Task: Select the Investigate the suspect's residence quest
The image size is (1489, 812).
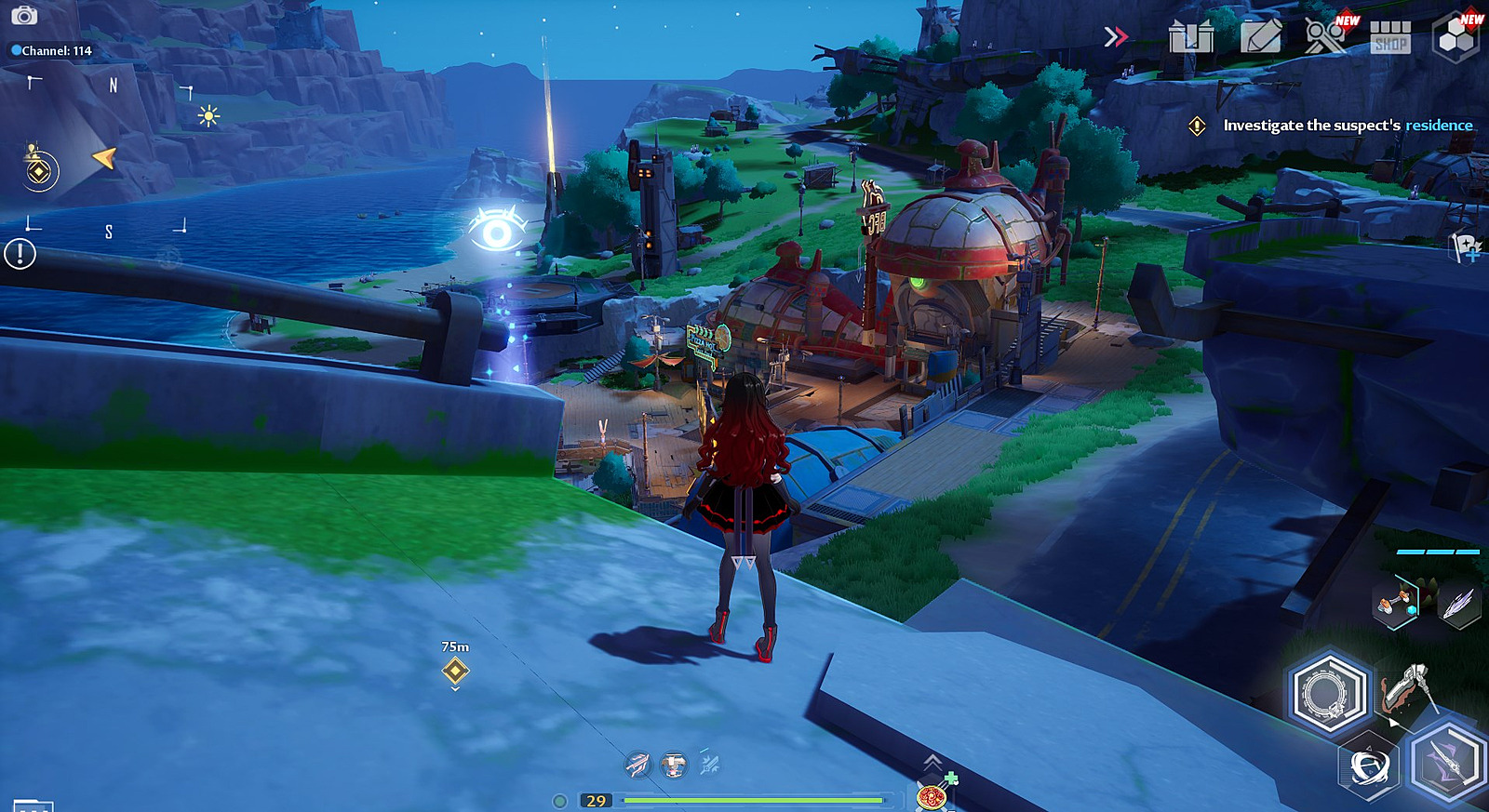Action: tap(1347, 126)
